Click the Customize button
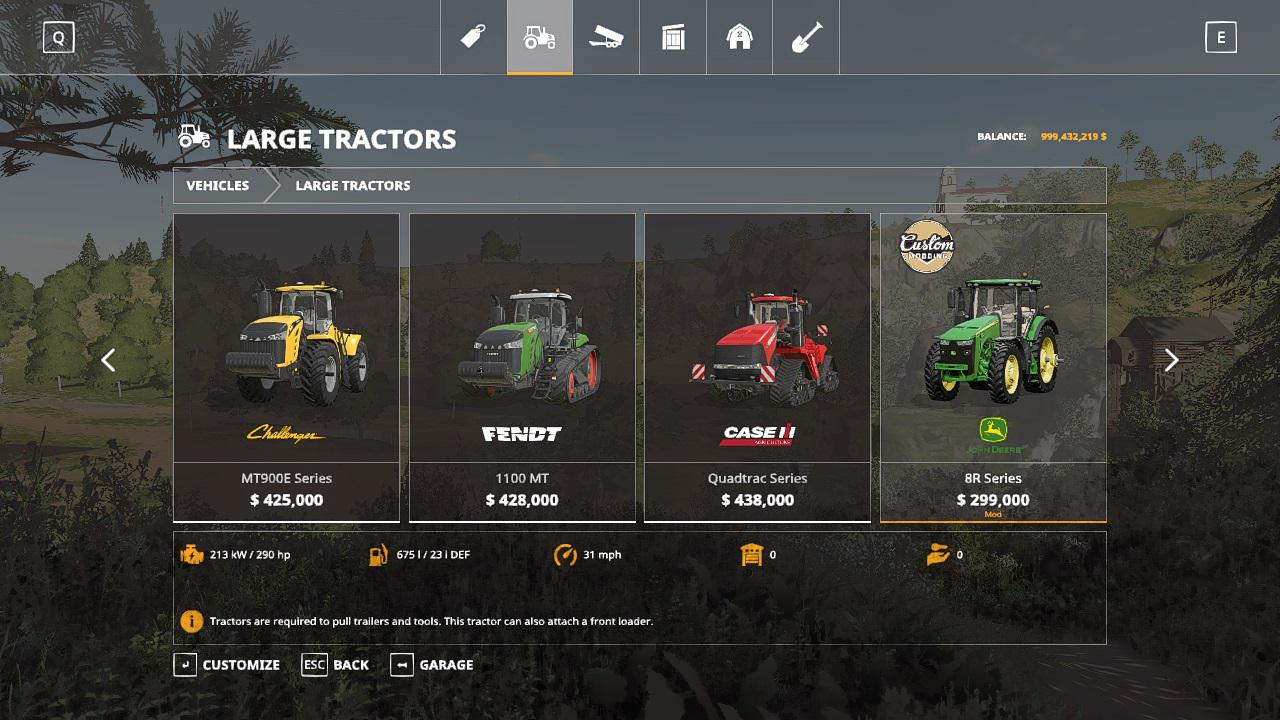This screenshot has height=720, width=1280. click(228, 665)
